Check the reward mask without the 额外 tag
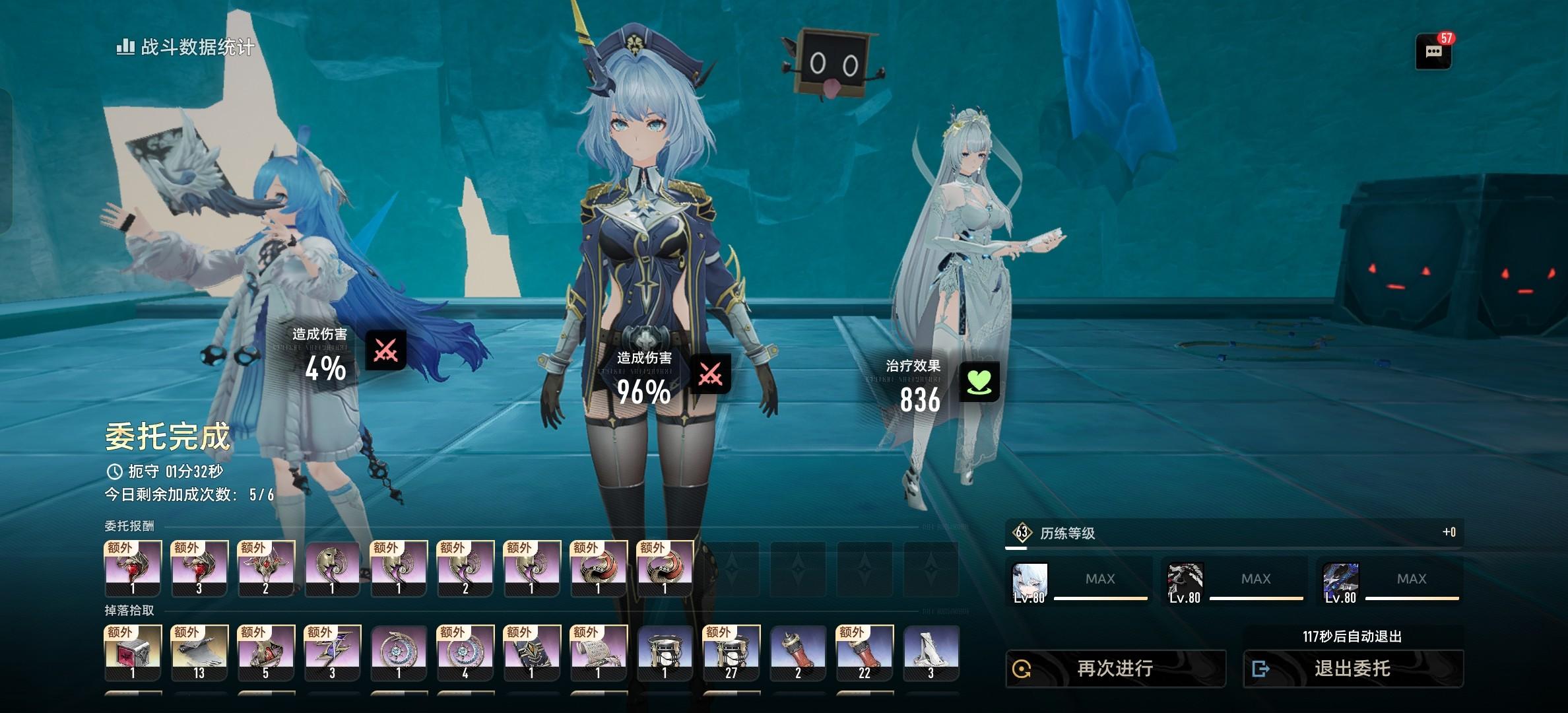This screenshot has height=713, width=1568. point(332,568)
